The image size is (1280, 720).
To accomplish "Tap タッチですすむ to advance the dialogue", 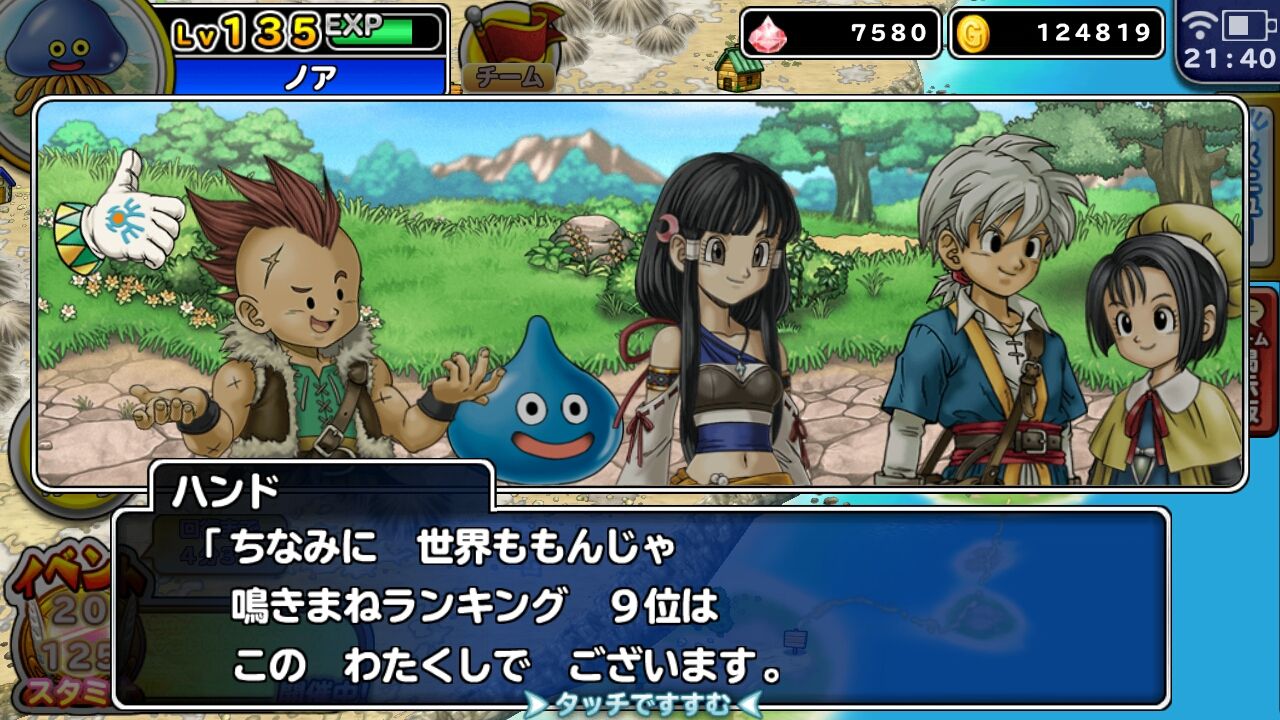I will [640, 705].
